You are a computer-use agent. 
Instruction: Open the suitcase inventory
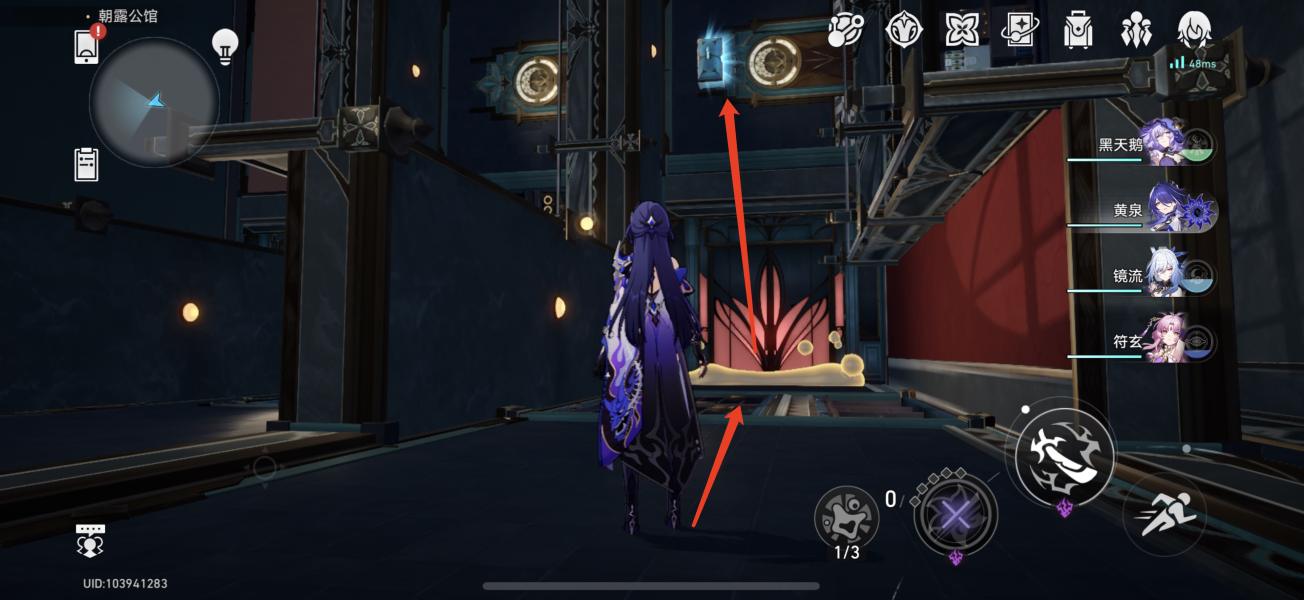pyautogui.click(x=1079, y=32)
